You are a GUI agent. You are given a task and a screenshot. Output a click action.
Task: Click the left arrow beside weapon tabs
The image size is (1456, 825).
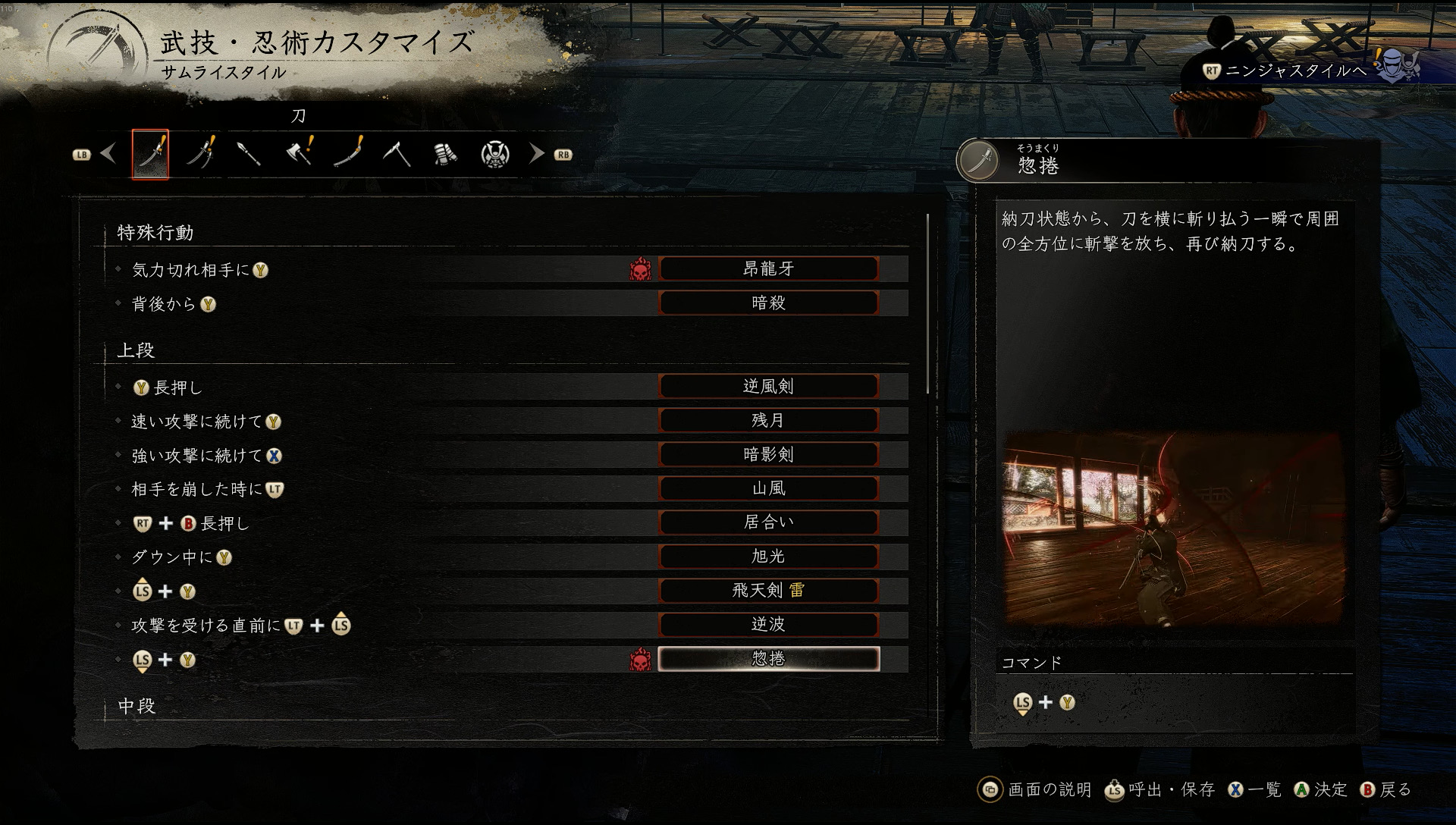tap(108, 154)
